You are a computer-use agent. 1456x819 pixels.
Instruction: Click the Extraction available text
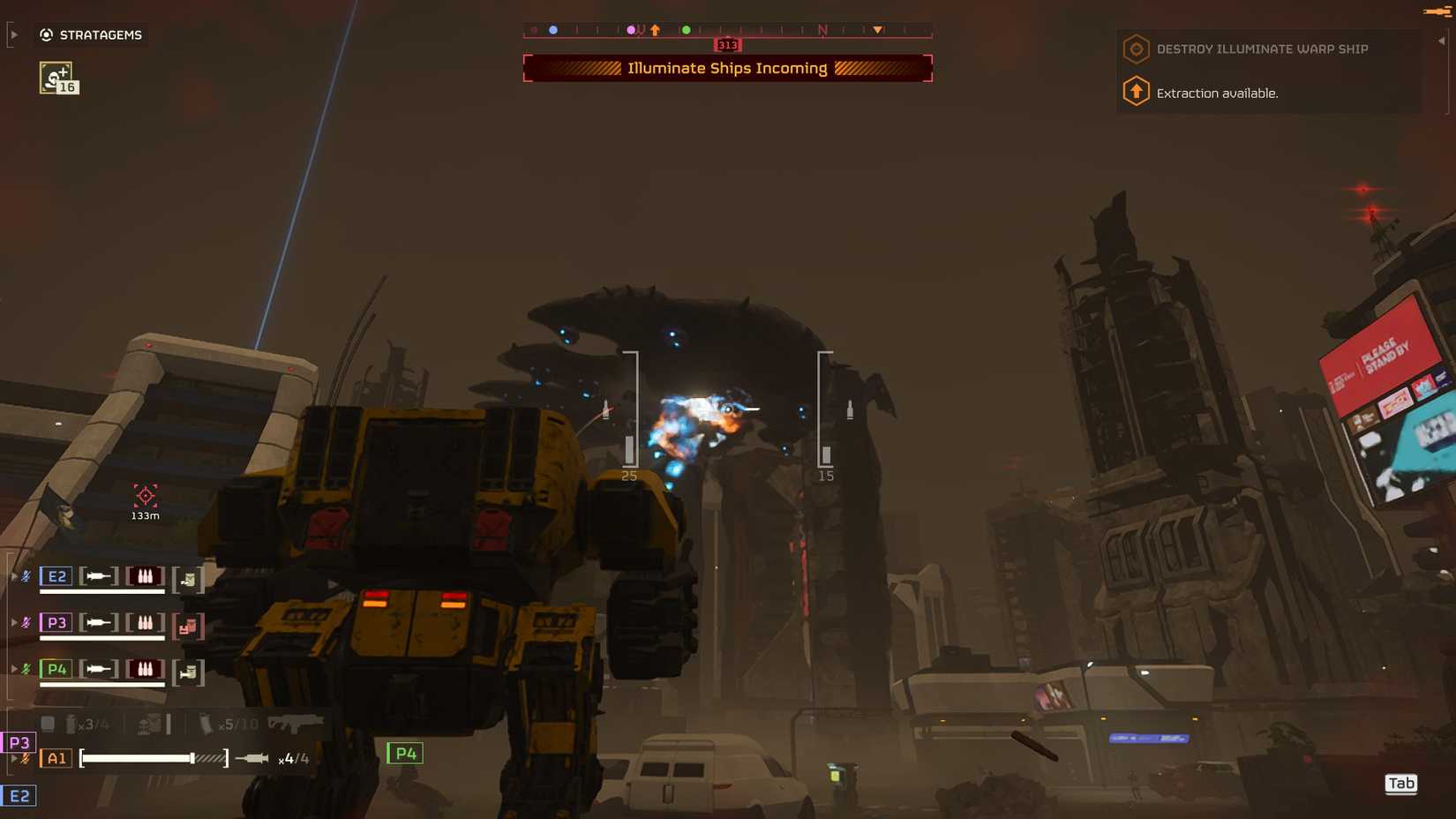[1219, 92]
